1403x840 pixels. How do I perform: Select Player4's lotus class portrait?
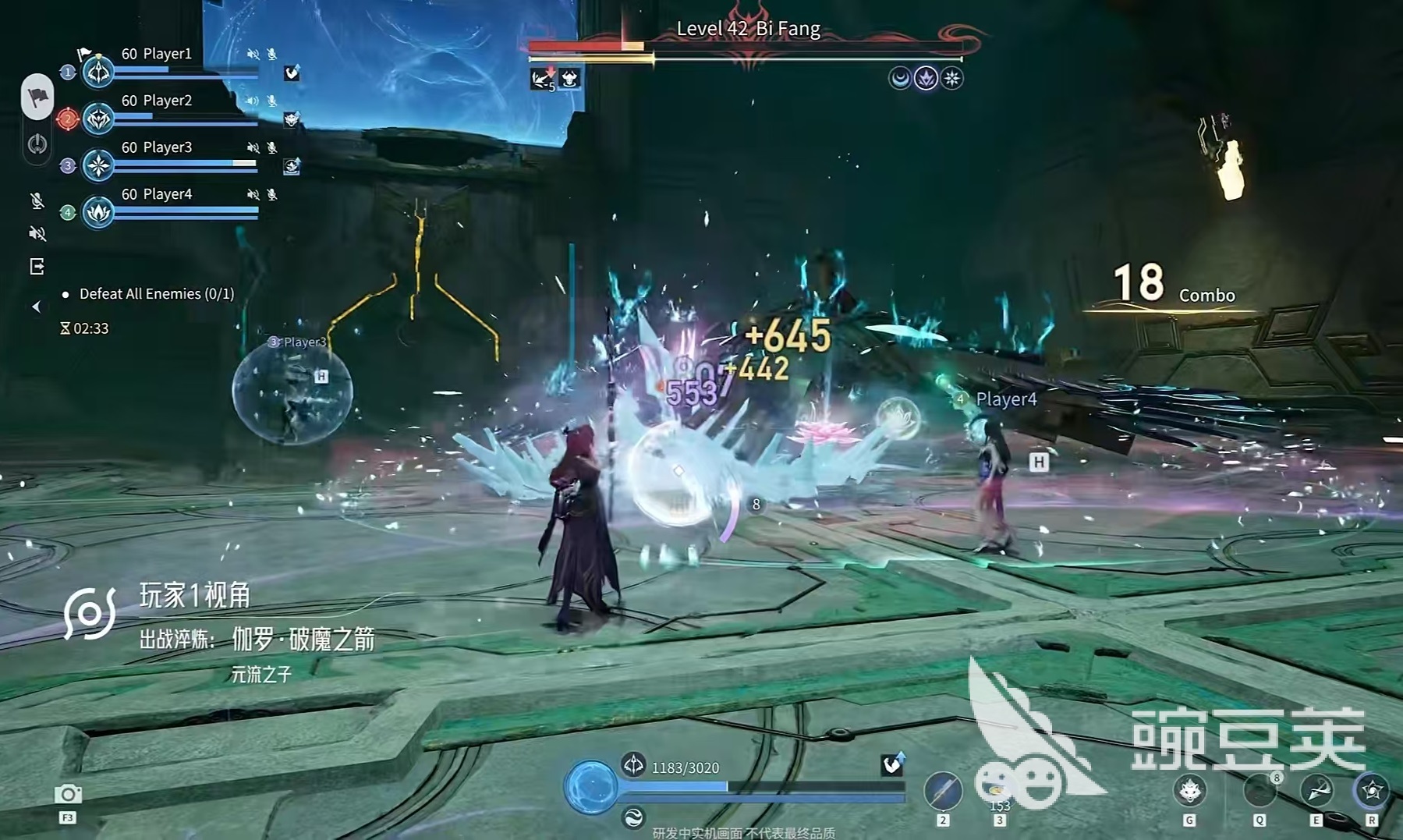coord(98,212)
